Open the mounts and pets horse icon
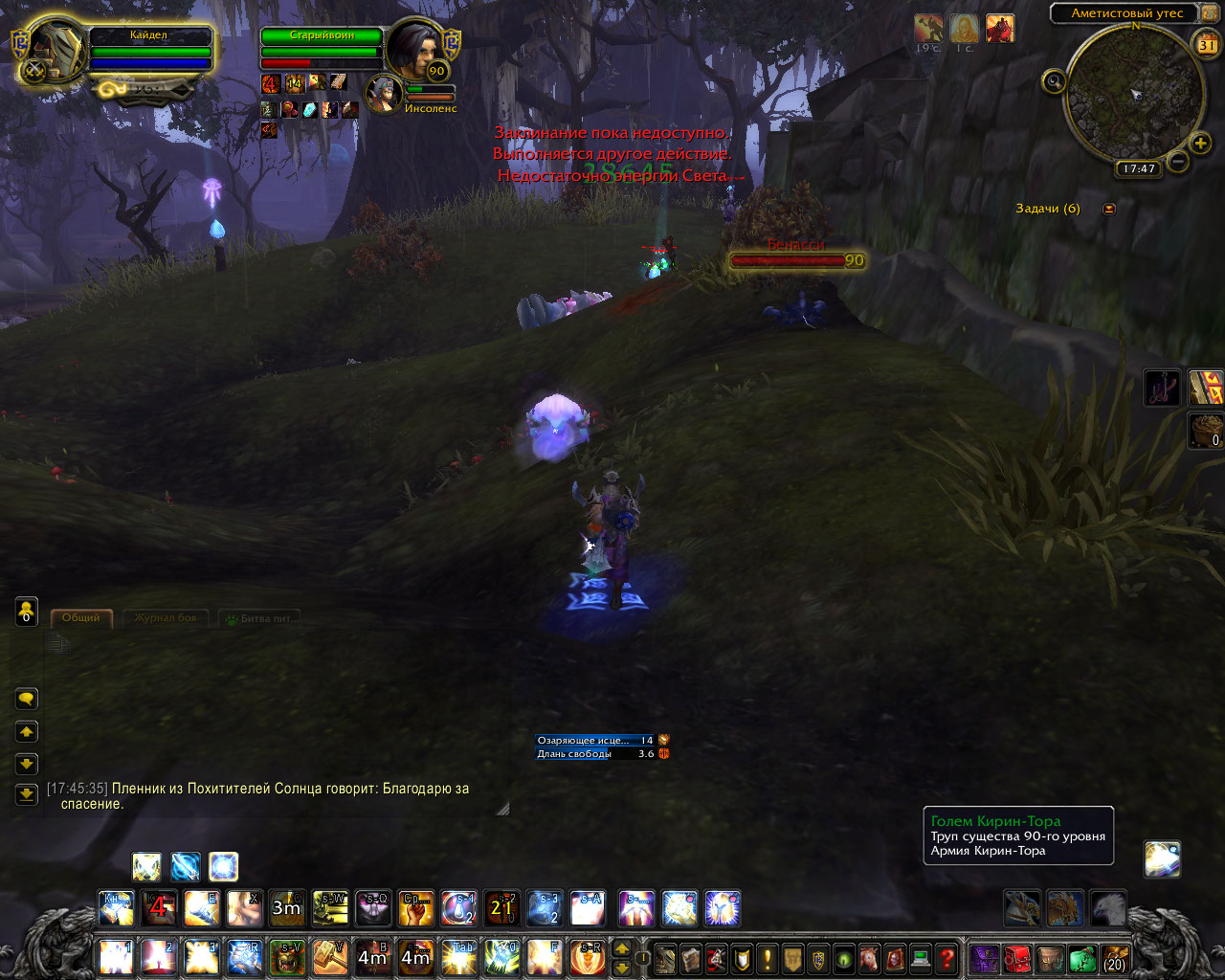The width and height of the screenshot is (1225, 980). coord(869,958)
